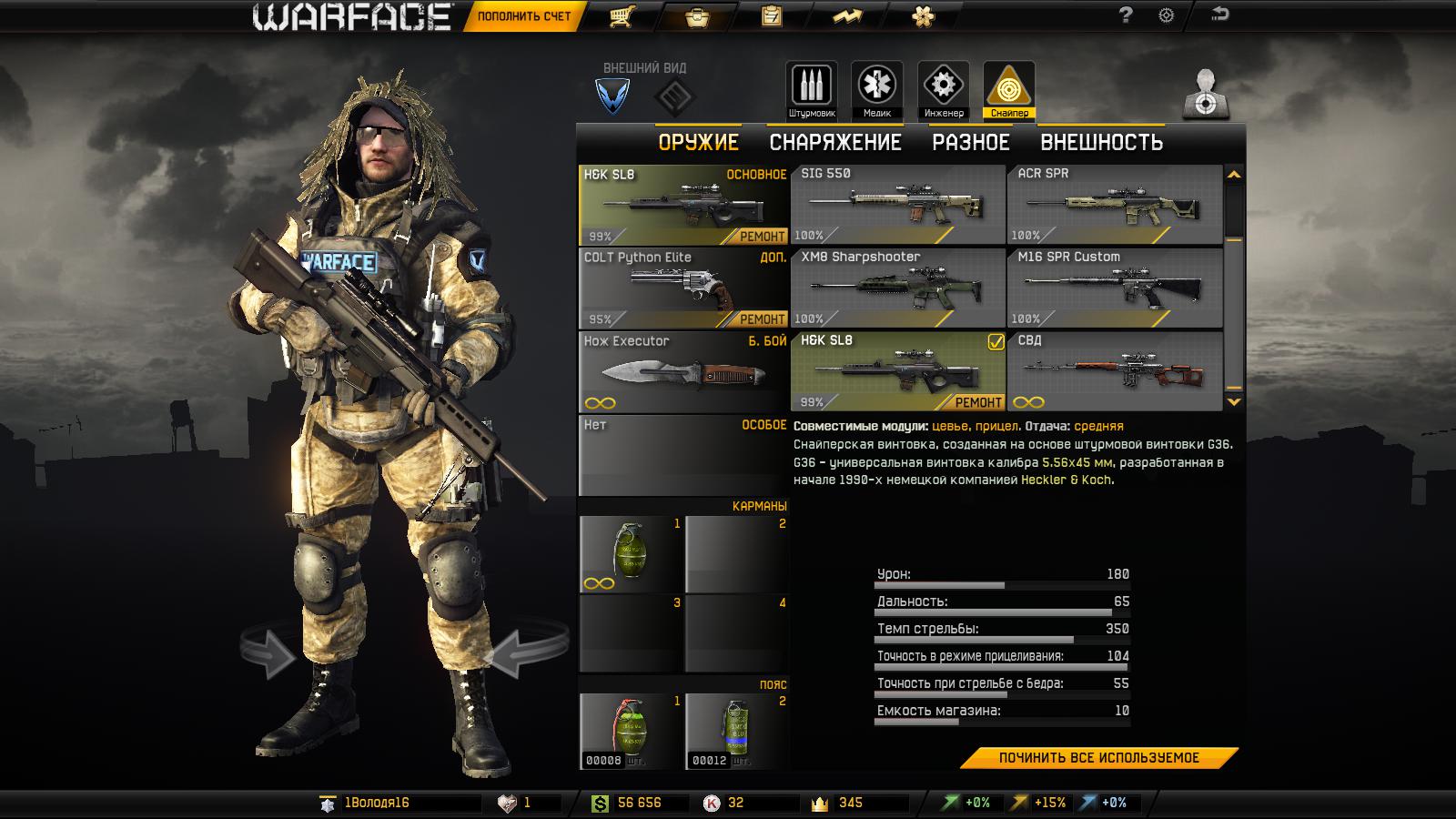
Task: Open the COLT Python Elite sidearm slot
Action: pos(682,288)
